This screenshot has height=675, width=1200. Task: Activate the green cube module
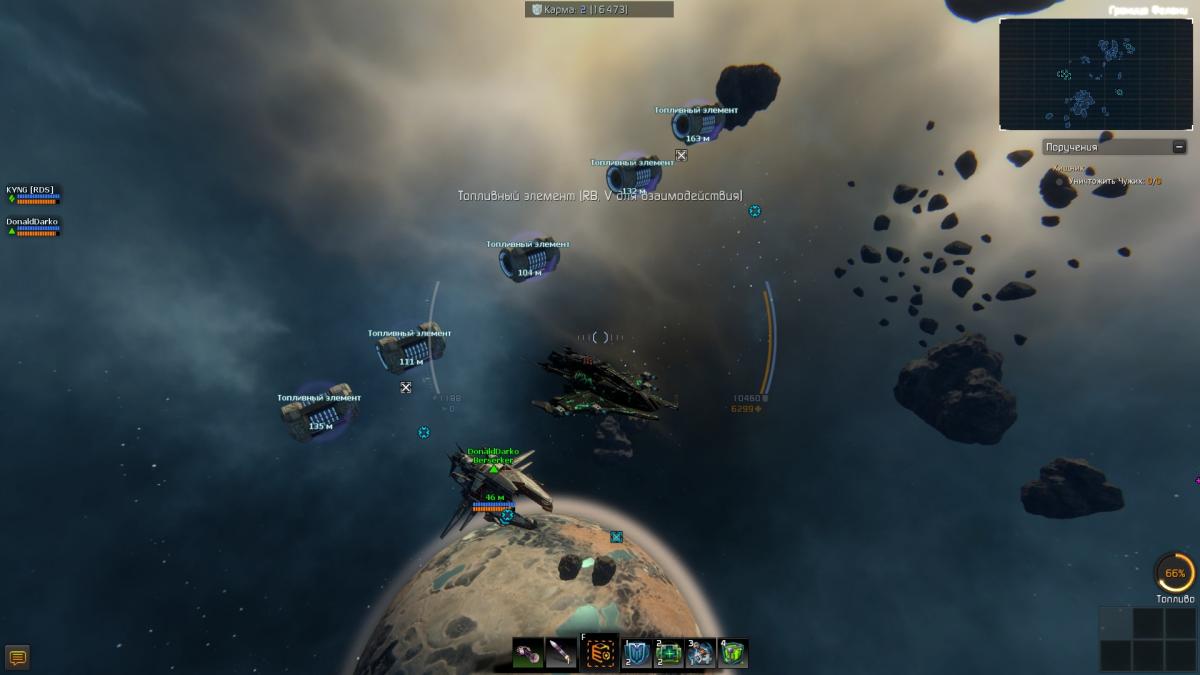coord(733,654)
